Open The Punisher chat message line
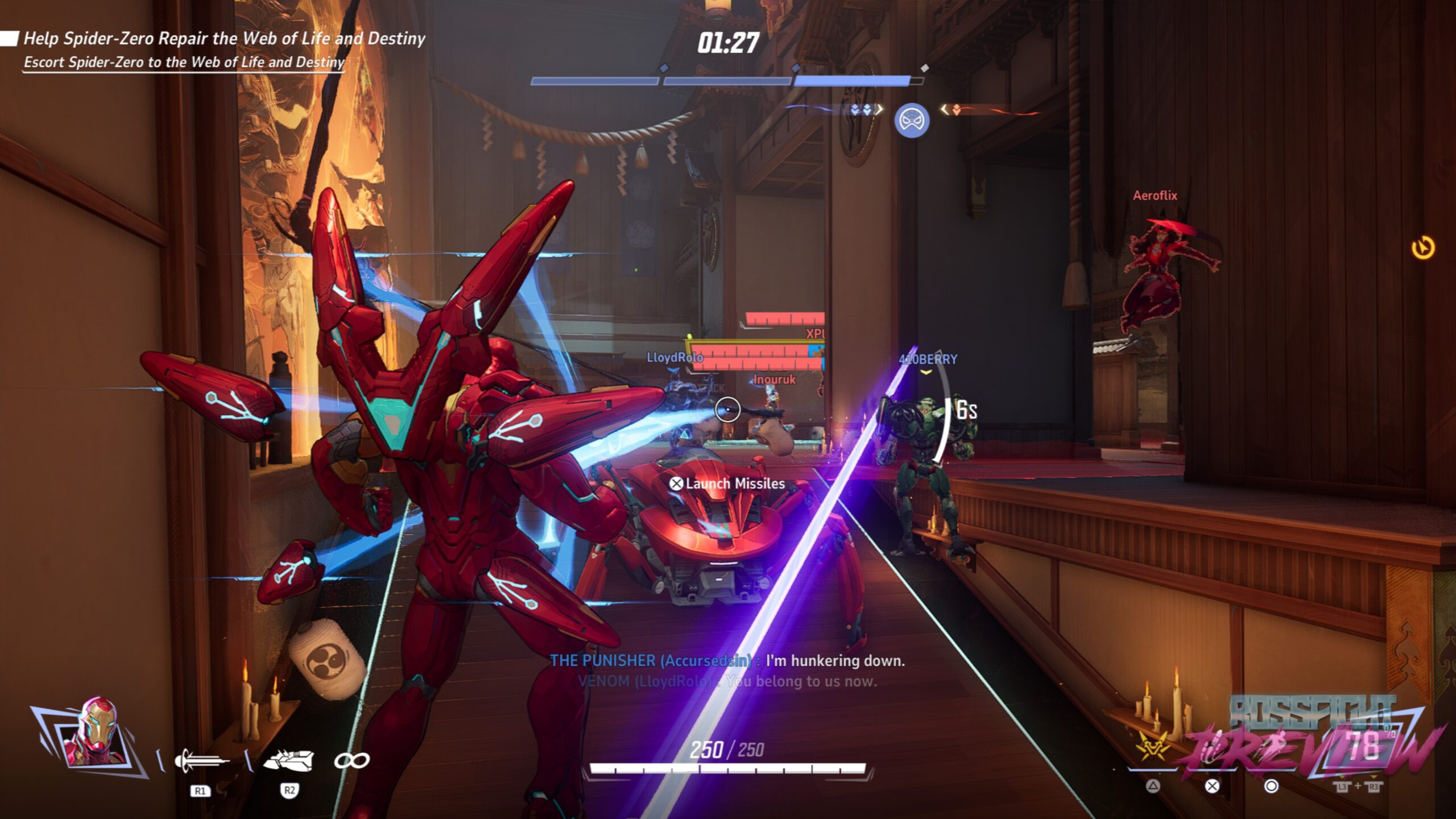 tap(727, 660)
